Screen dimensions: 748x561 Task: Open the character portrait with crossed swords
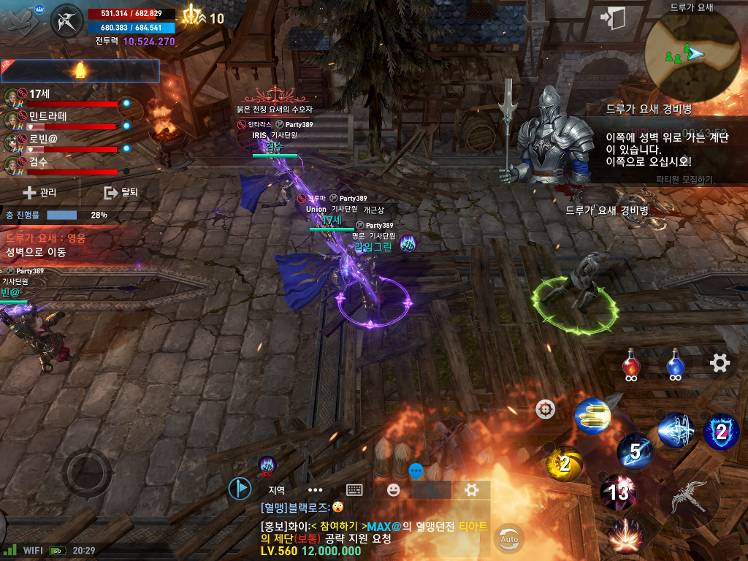(68, 21)
